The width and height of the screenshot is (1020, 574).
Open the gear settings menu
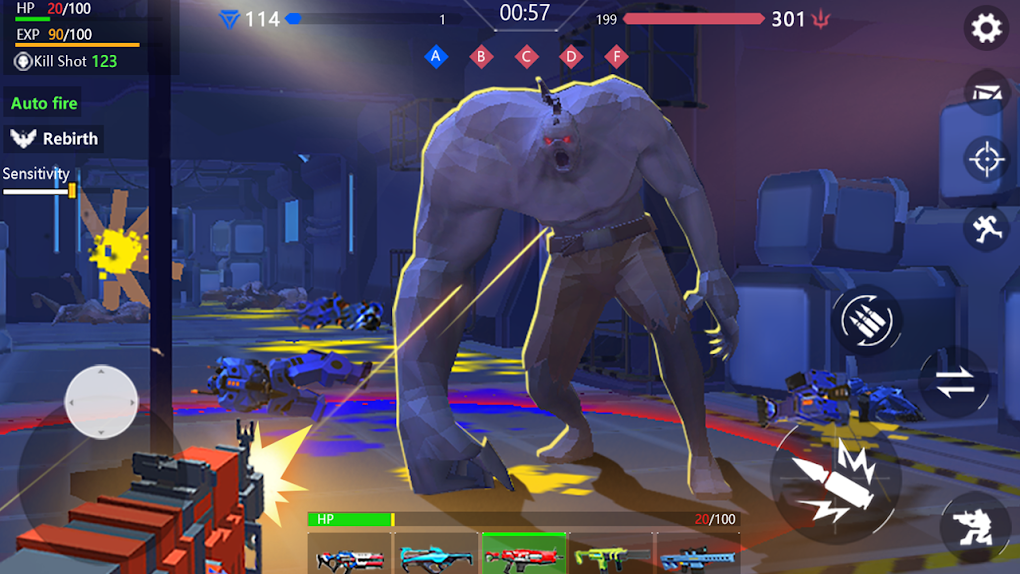(987, 28)
